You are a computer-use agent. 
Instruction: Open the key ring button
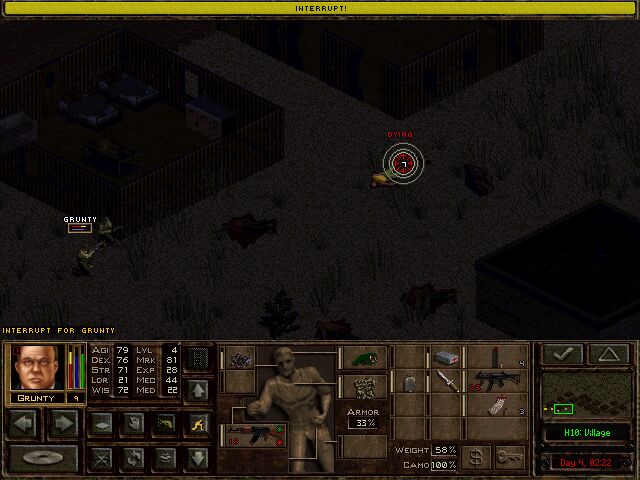[x=509, y=457]
